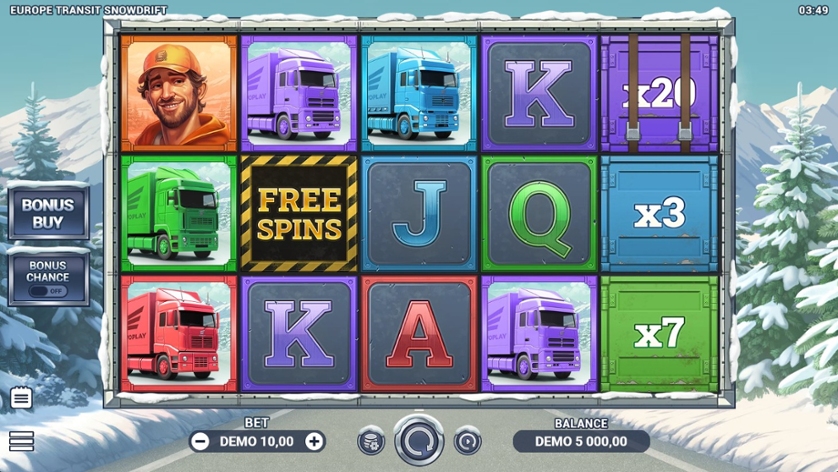This screenshot has width=838, height=472.
Task: Start autoplay with the small play button
Action: pyautogui.click(x=467, y=441)
